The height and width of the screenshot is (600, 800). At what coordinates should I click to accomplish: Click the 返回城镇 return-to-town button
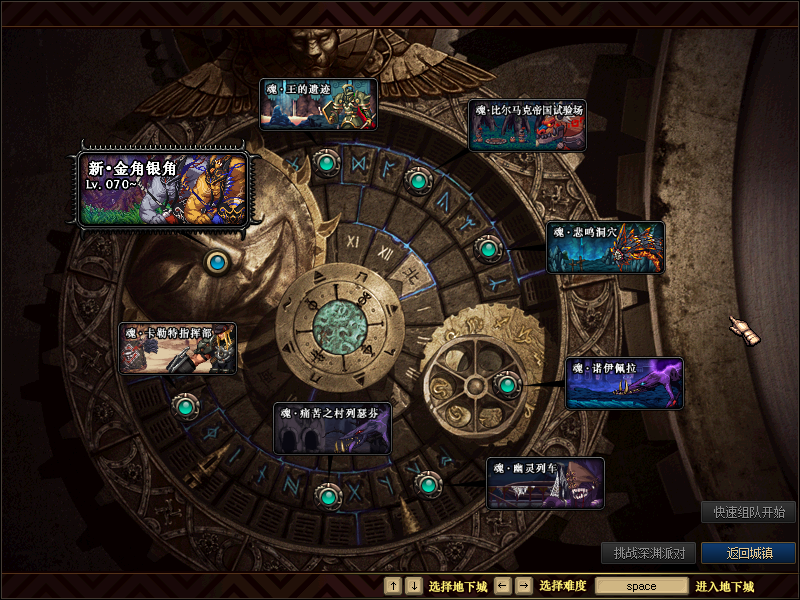click(x=748, y=553)
